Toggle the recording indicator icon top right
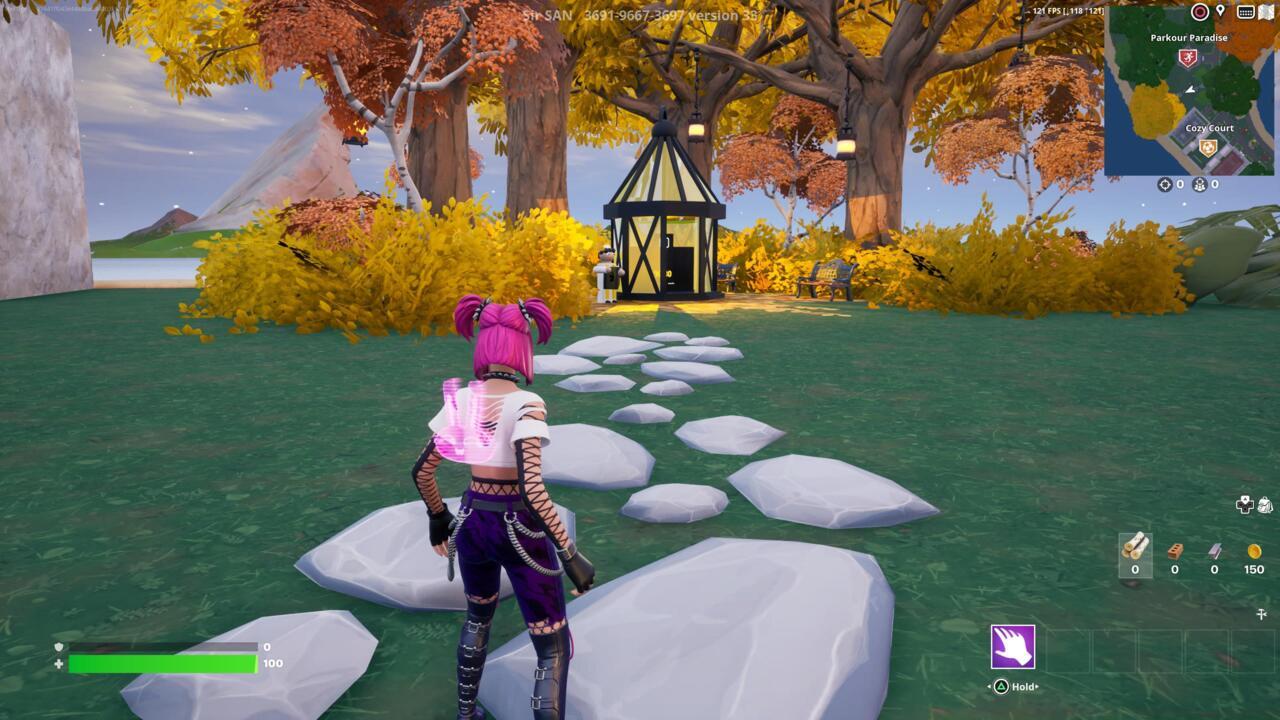1280x720 pixels. (1199, 9)
